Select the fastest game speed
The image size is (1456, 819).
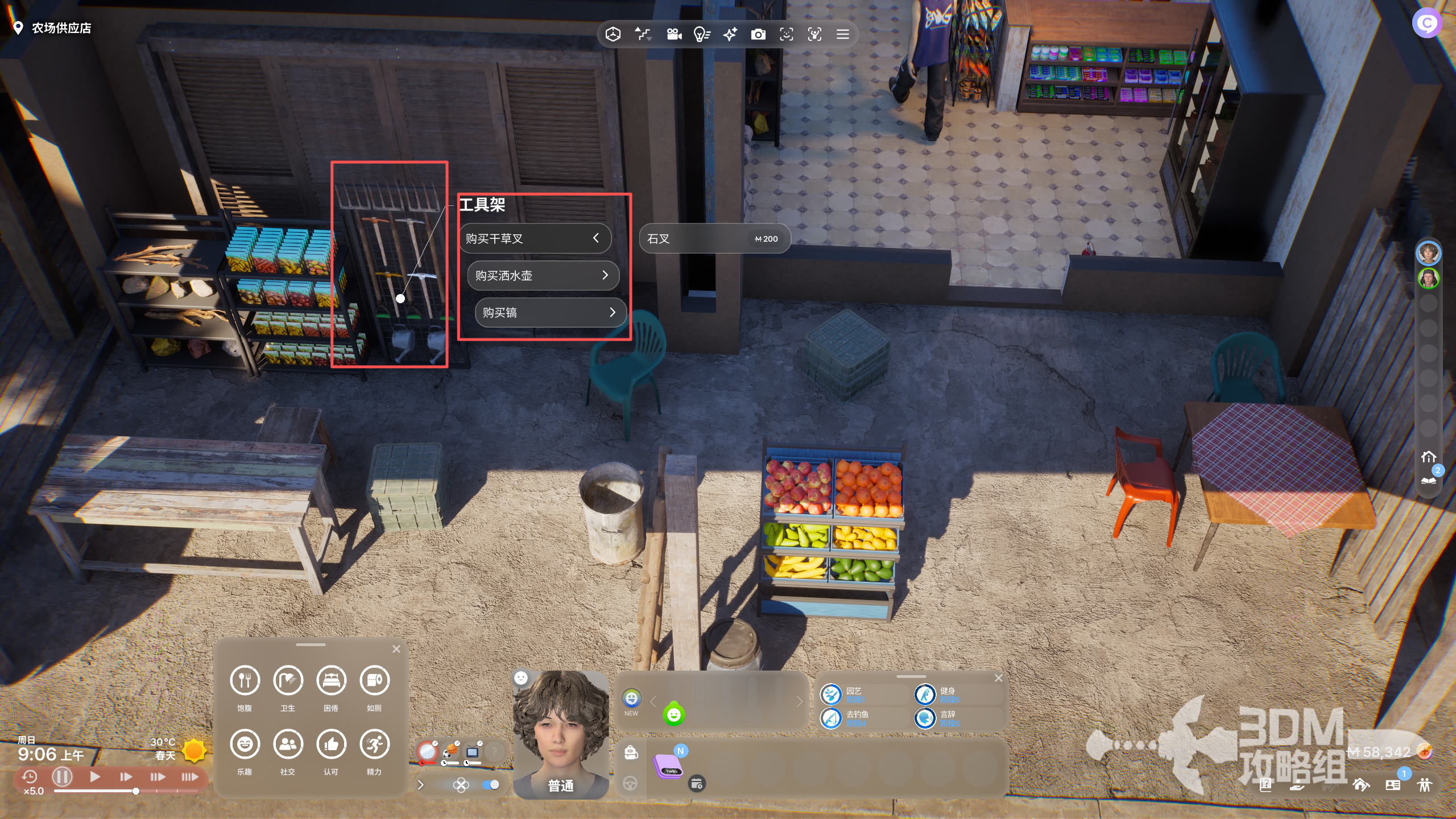pyautogui.click(x=189, y=776)
